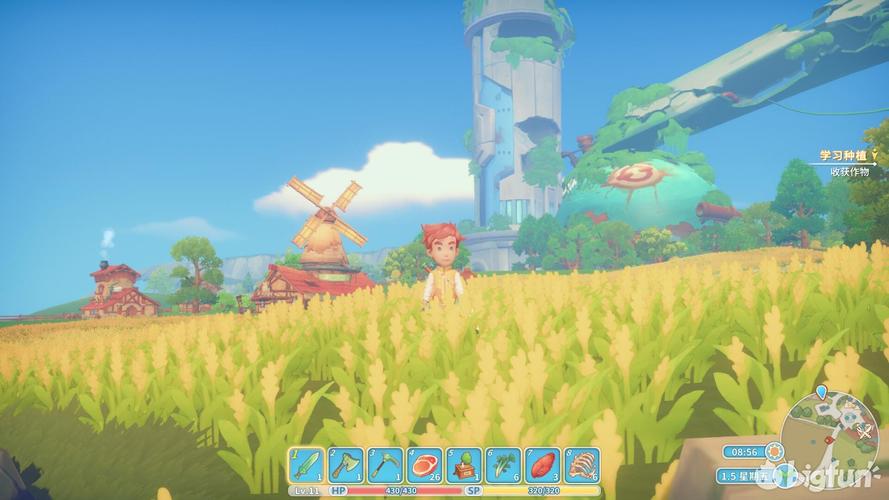Select the green leafy vegetable slot
889x500 pixels.
503,464
